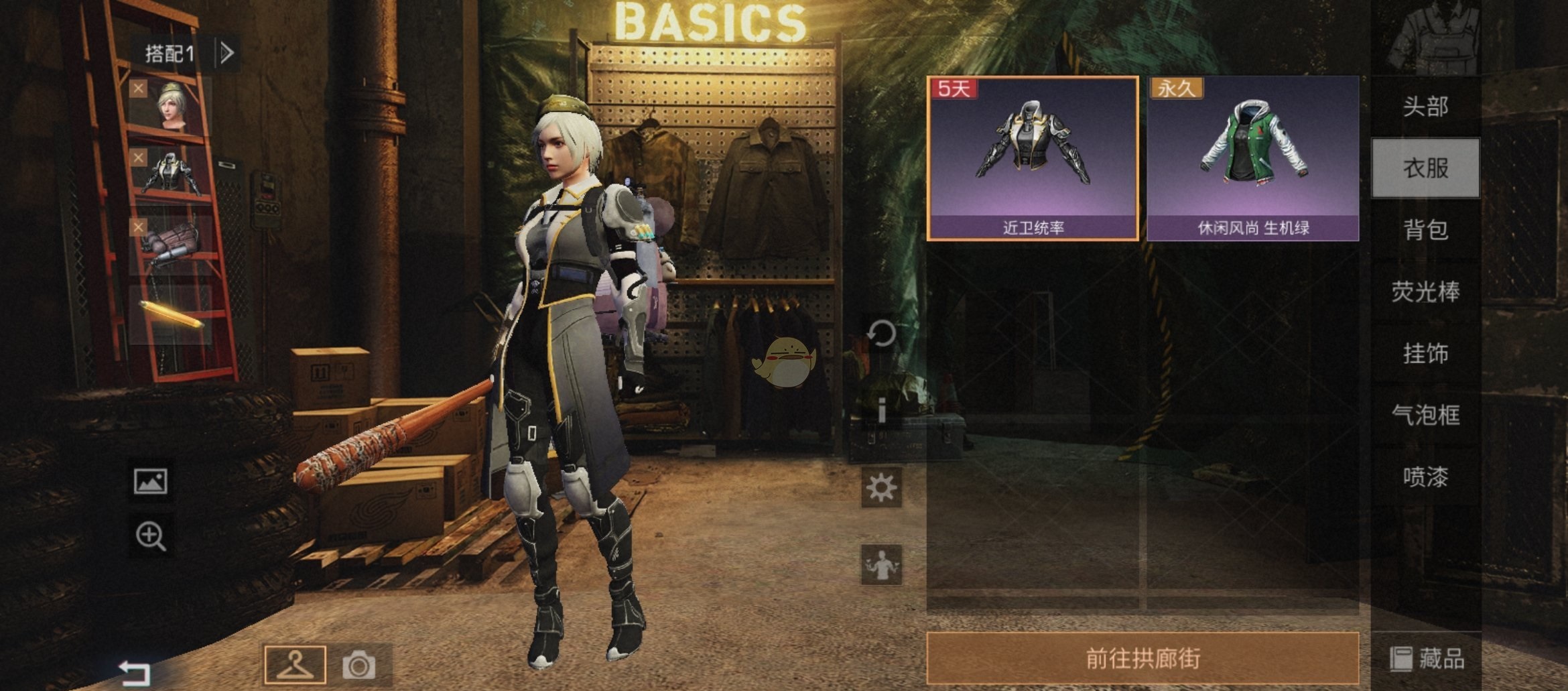Viewport: 1568px width, 691px height.
Task: Open the picture background icon
Action: [151, 481]
